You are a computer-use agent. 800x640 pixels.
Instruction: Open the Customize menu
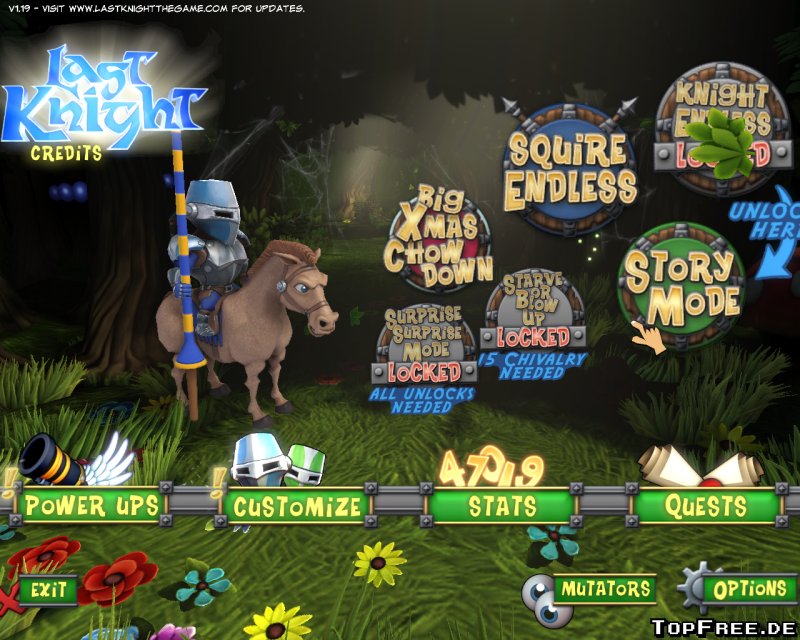[x=297, y=506]
